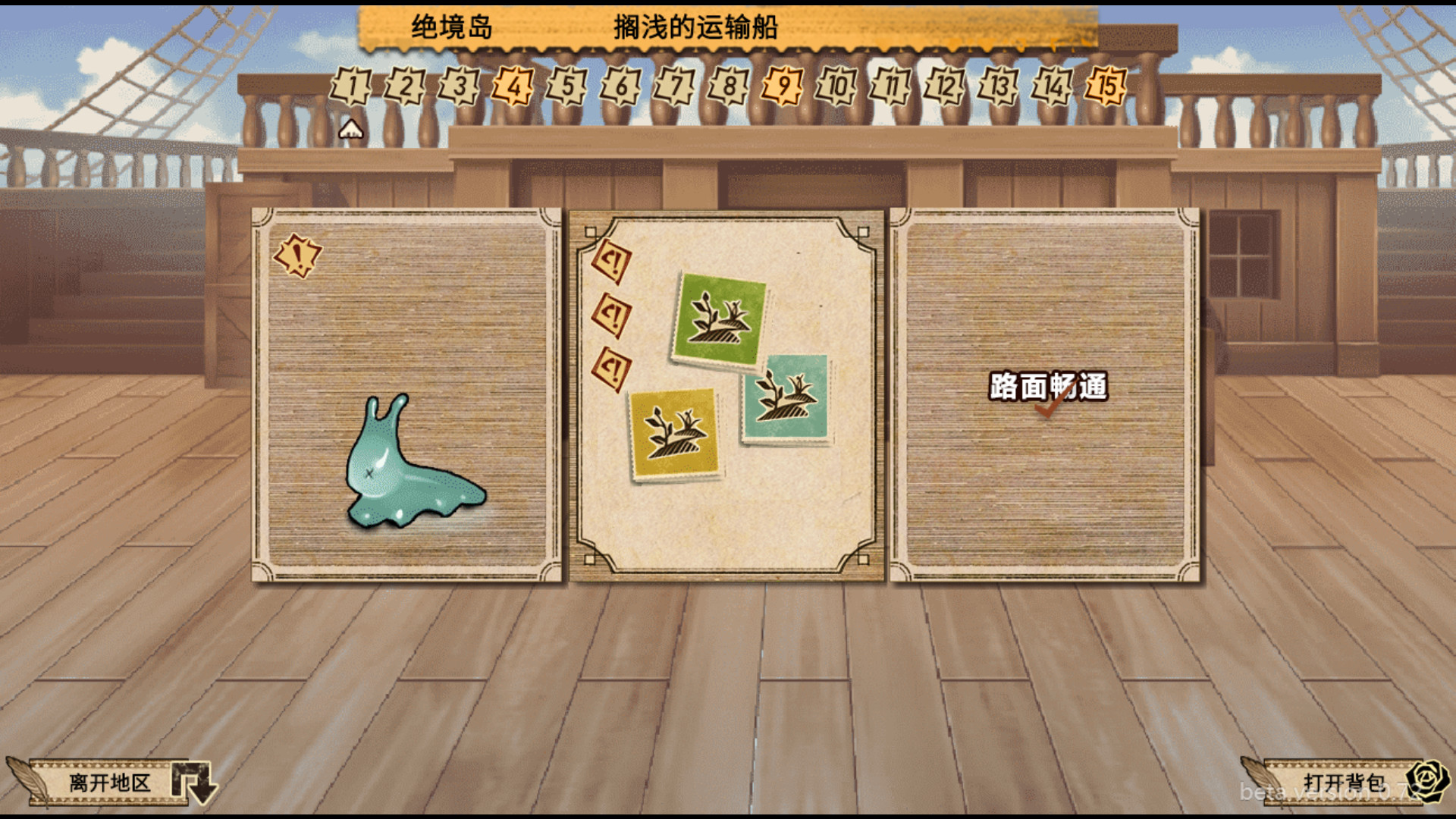Switch to the 搁浅的运输船 tab

(x=698, y=27)
